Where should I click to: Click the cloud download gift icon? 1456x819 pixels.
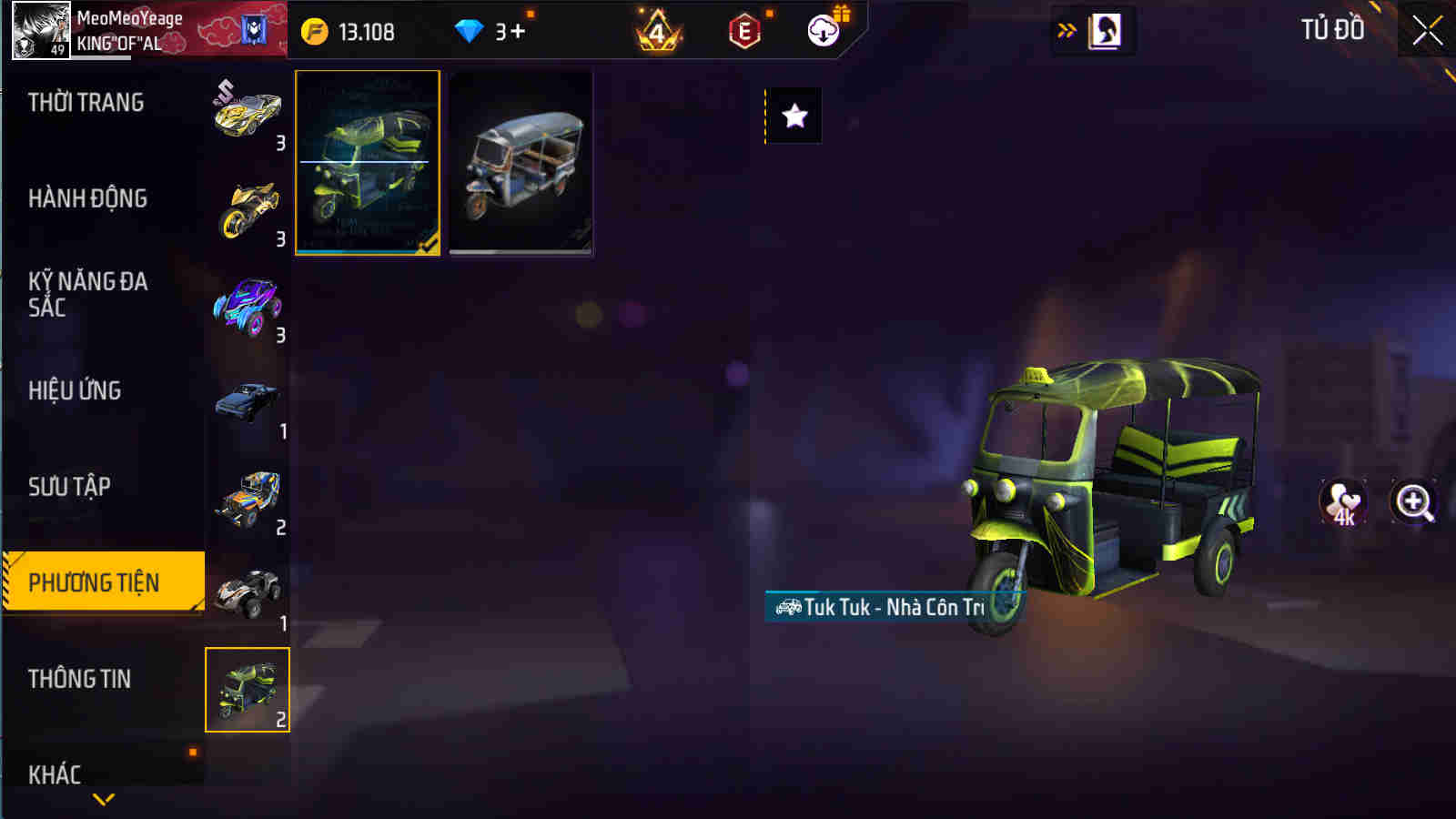822,30
